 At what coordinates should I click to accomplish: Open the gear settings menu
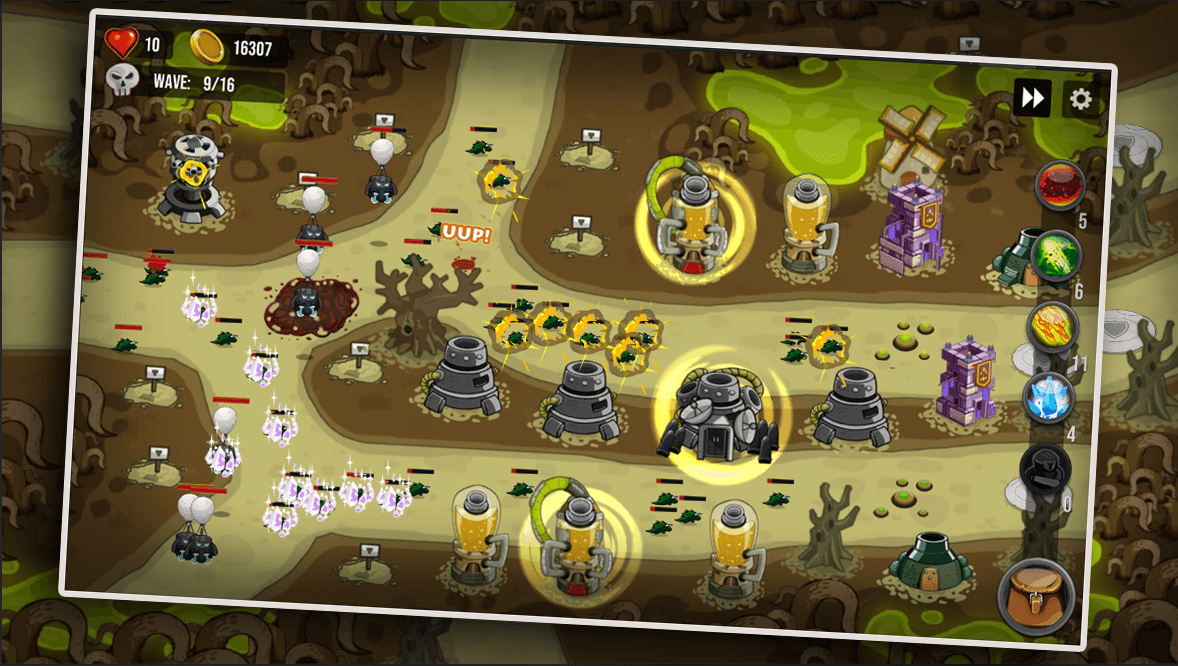[x=1080, y=99]
